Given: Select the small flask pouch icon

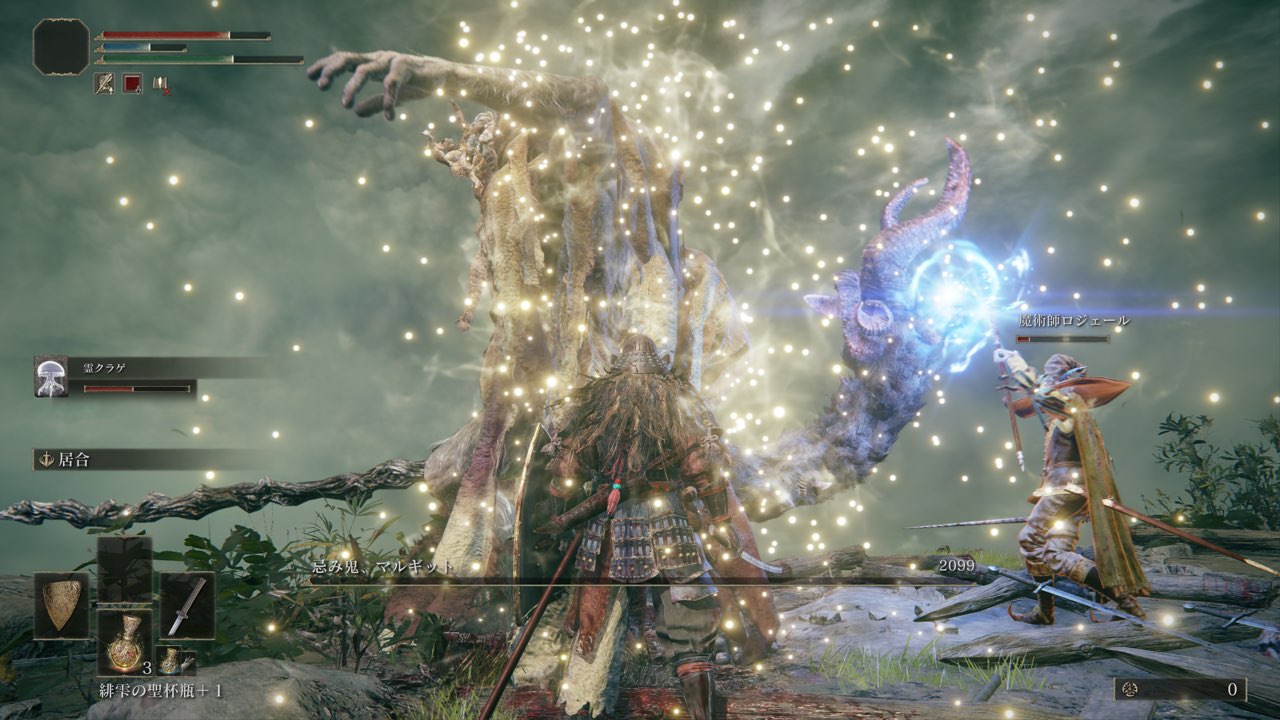Looking at the screenshot, I should (x=173, y=660).
